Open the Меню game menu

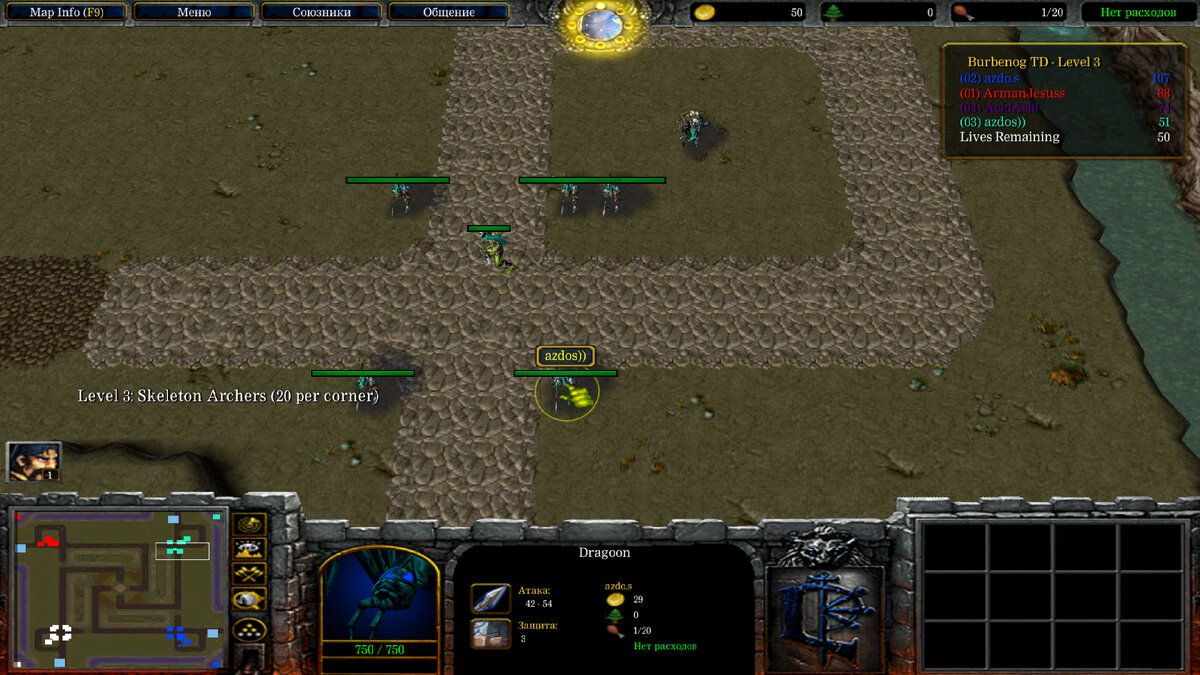pyautogui.click(x=193, y=12)
